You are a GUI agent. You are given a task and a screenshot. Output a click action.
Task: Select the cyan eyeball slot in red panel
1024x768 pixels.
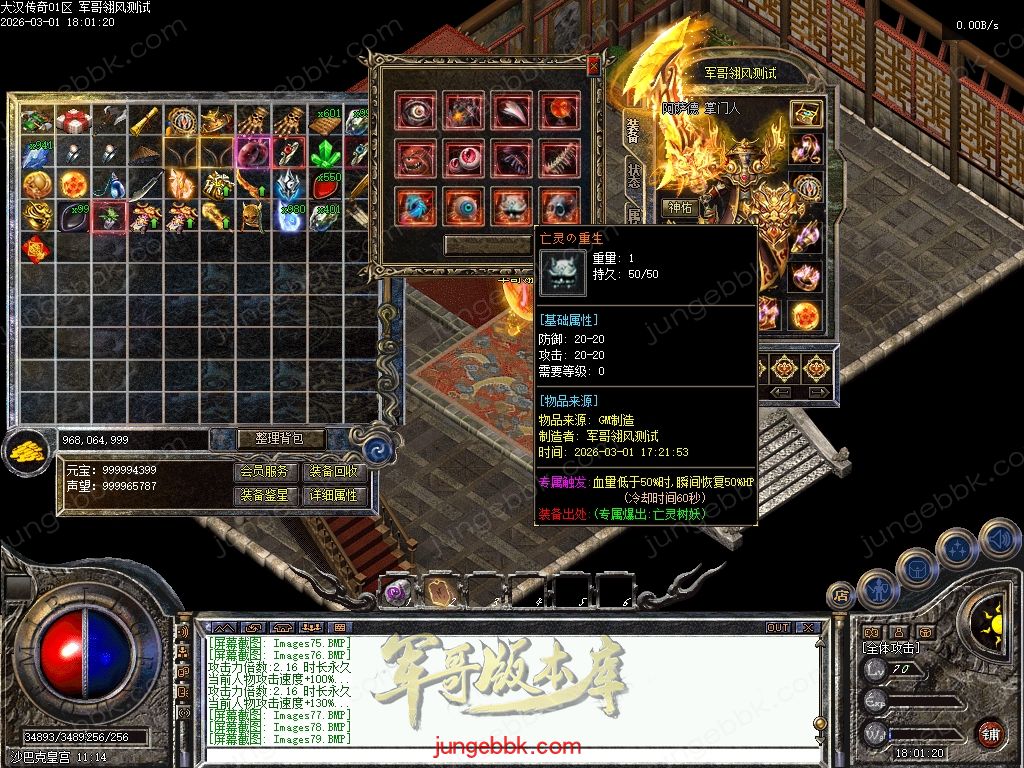click(x=464, y=206)
